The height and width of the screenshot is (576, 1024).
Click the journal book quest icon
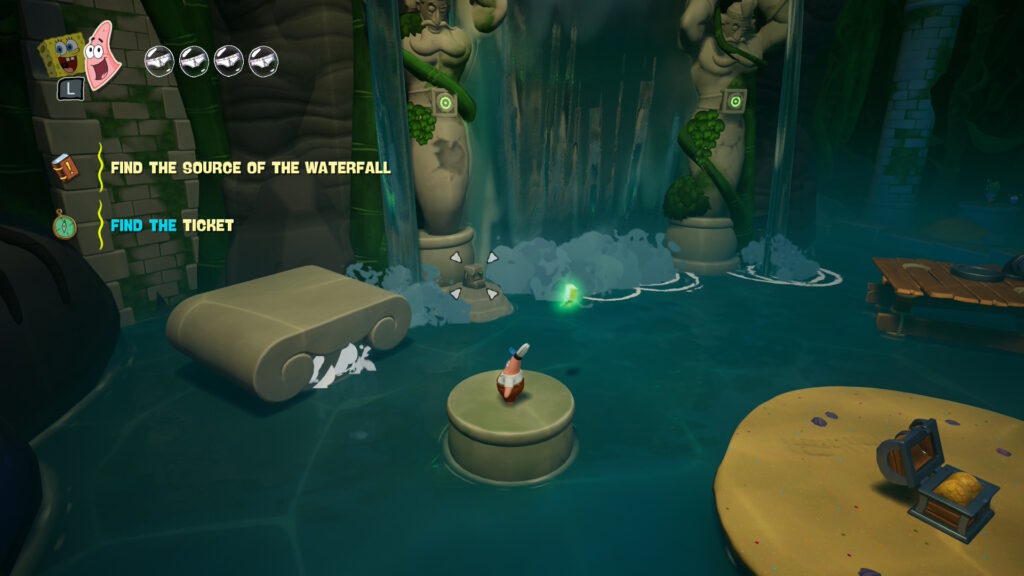tap(65, 169)
